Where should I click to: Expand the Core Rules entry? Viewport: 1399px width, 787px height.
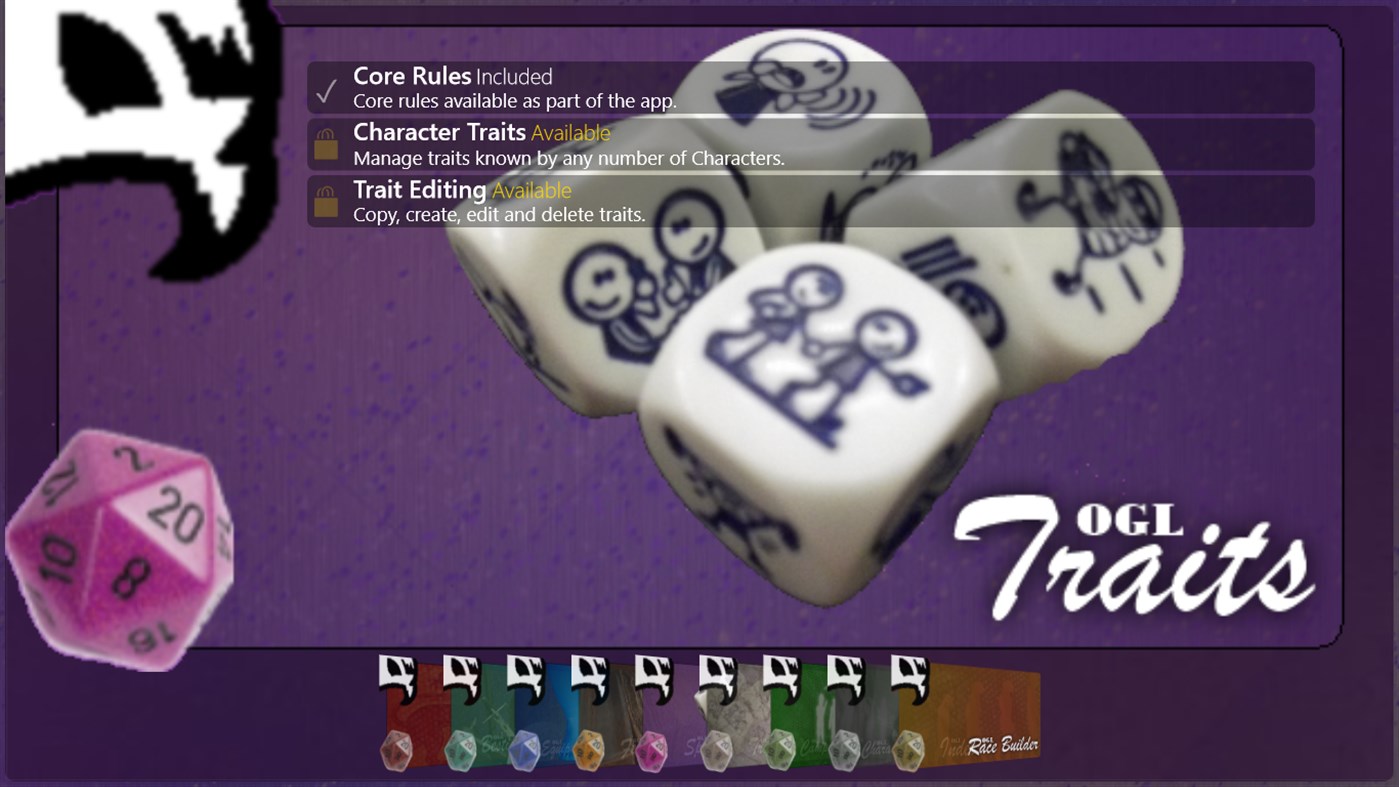(x=808, y=87)
